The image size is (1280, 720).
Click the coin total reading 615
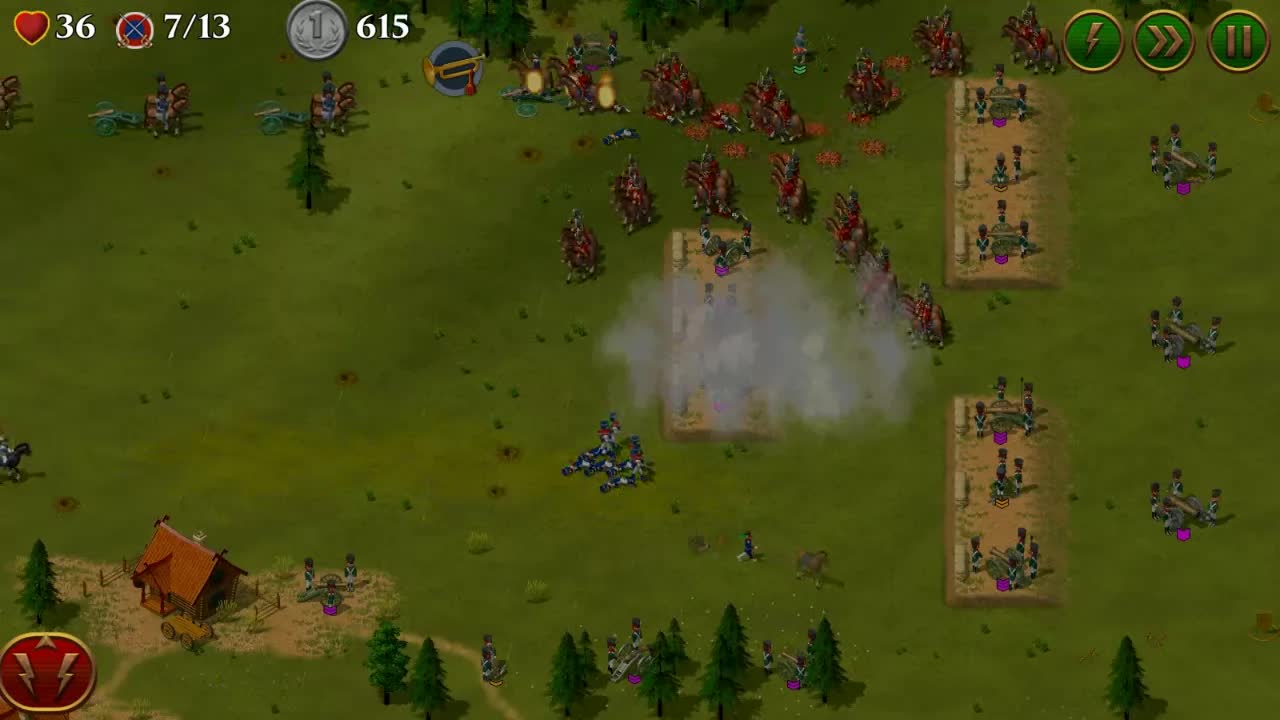click(383, 29)
